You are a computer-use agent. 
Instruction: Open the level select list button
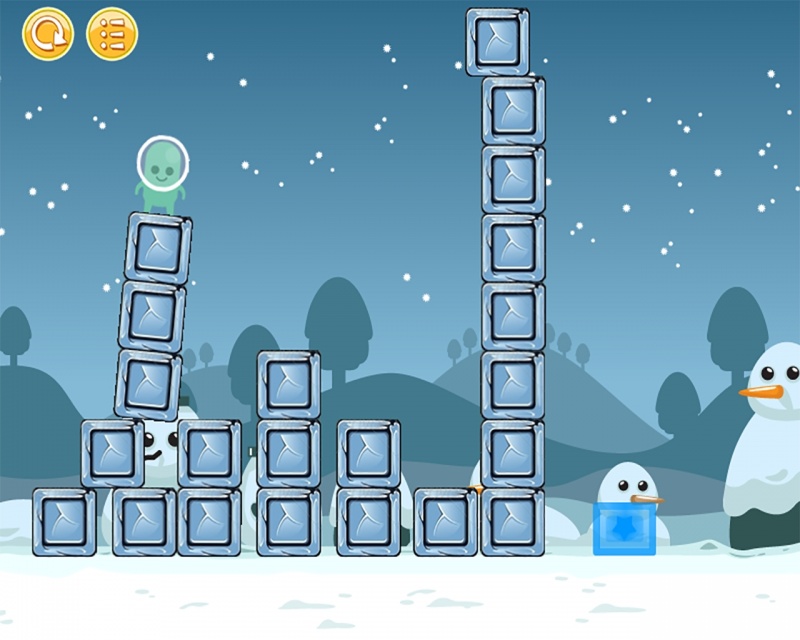pyautogui.click(x=112, y=34)
